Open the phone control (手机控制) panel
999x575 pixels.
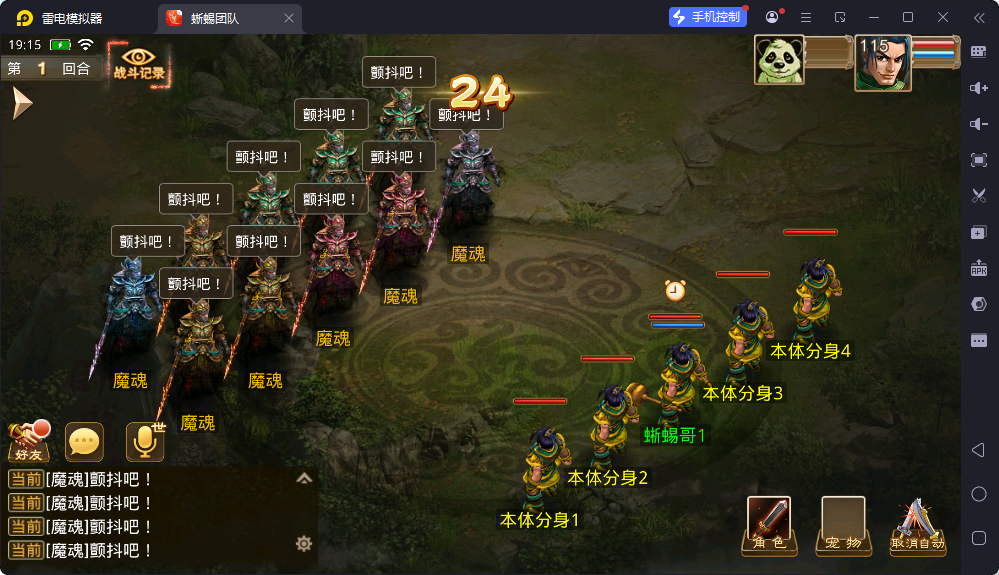pos(707,17)
